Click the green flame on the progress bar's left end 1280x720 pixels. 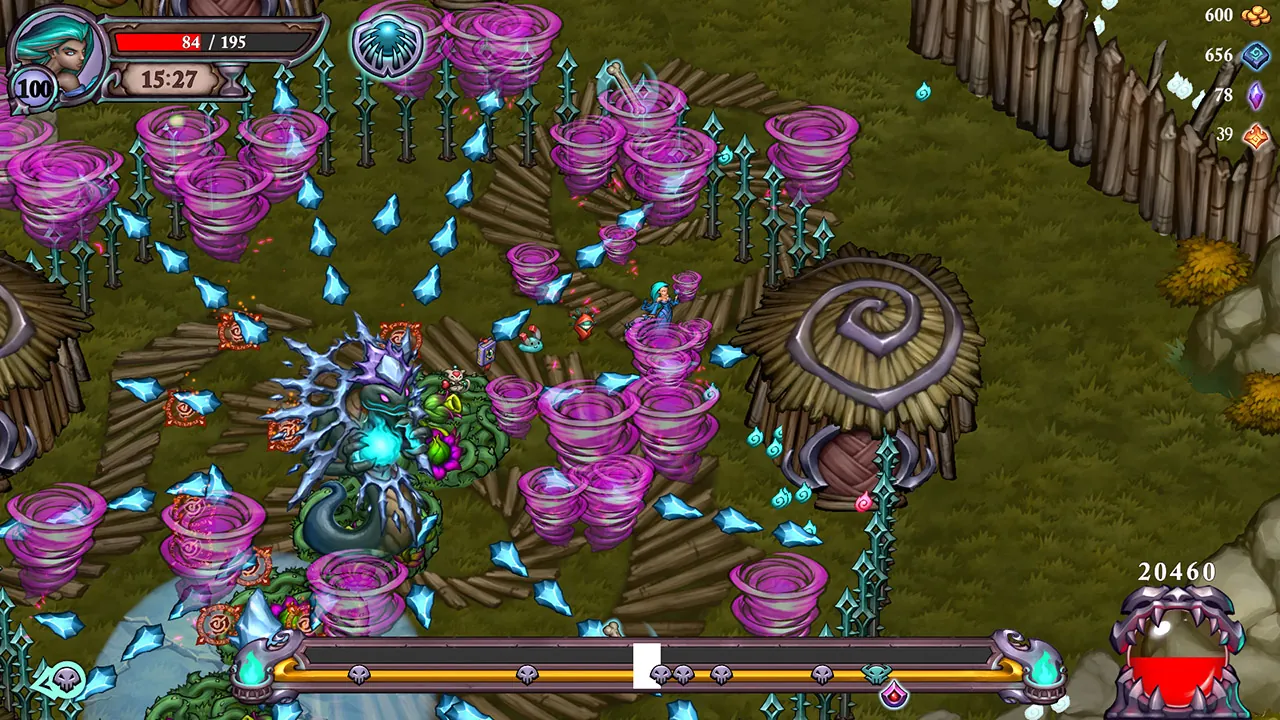(253, 672)
